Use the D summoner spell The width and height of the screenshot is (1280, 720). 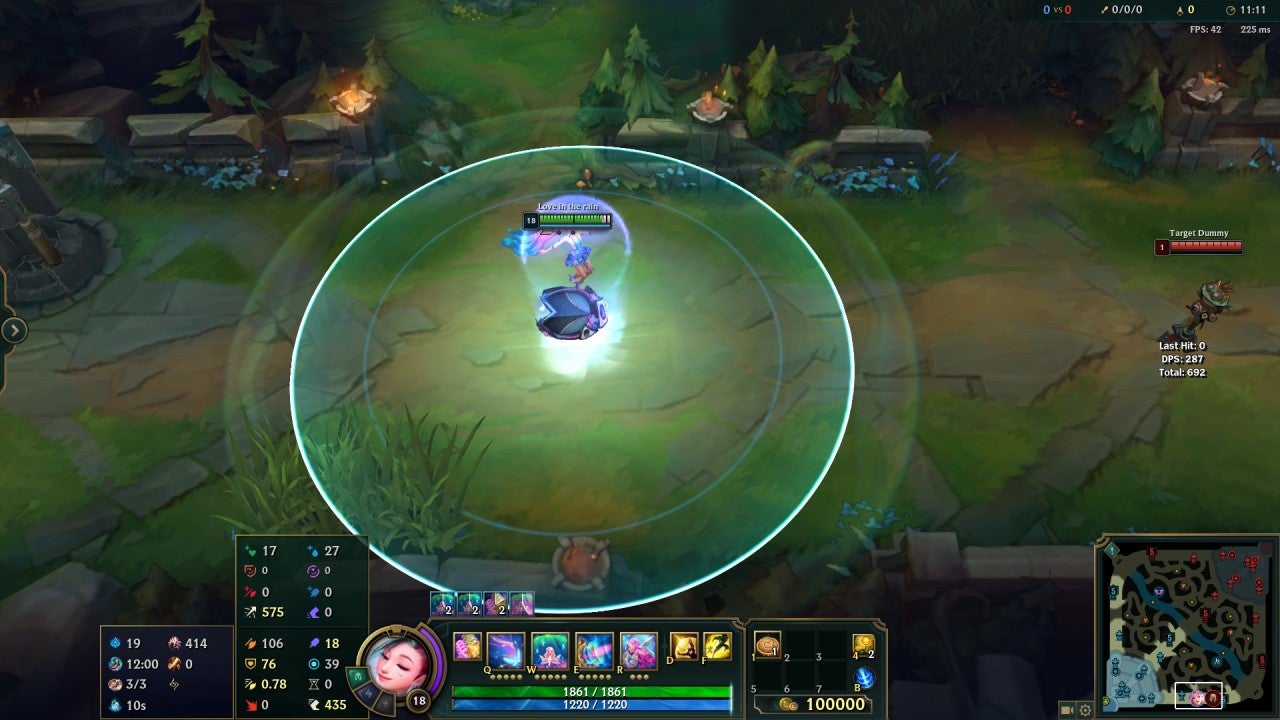[684, 647]
